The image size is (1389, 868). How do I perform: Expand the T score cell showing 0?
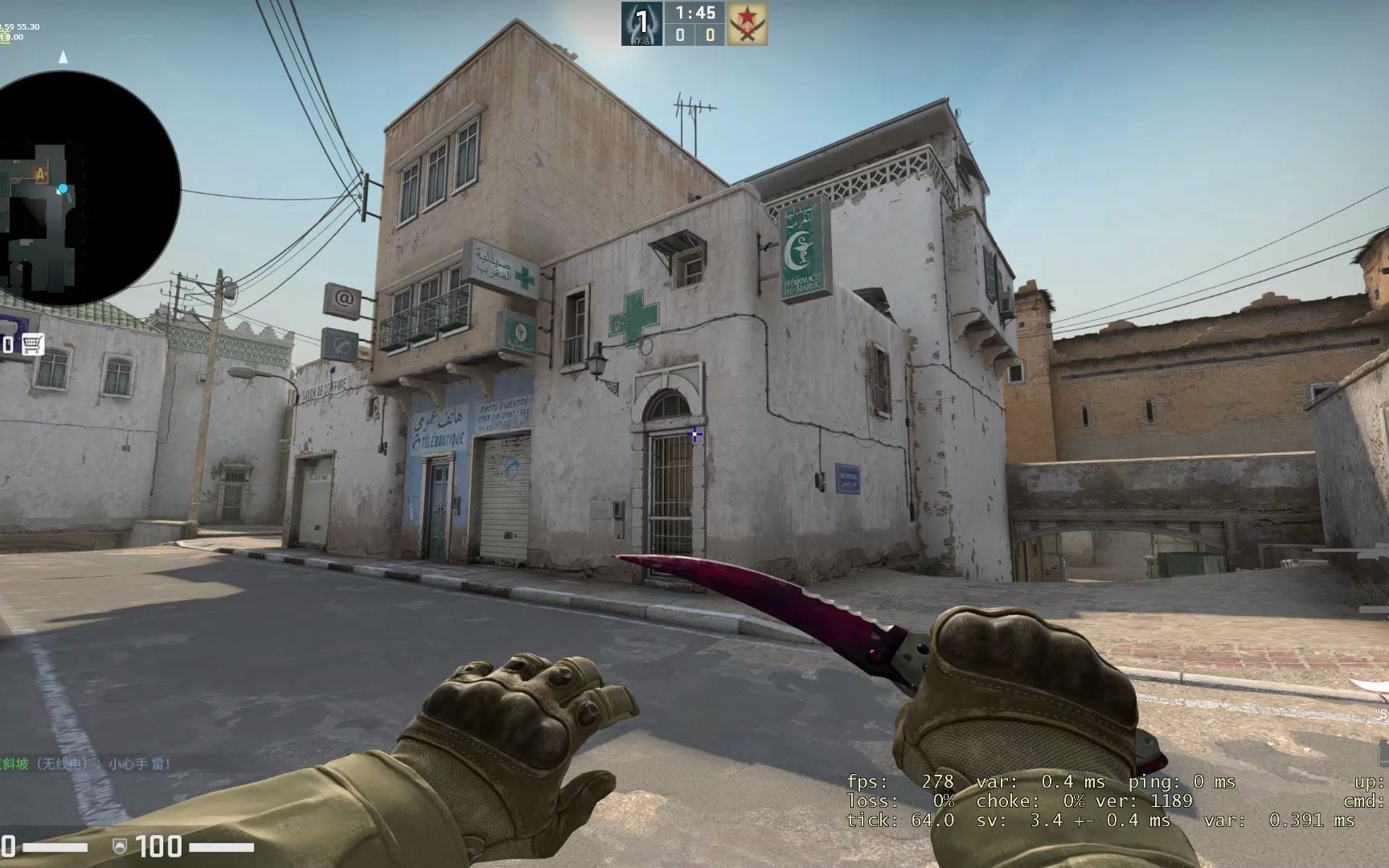(x=711, y=35)
